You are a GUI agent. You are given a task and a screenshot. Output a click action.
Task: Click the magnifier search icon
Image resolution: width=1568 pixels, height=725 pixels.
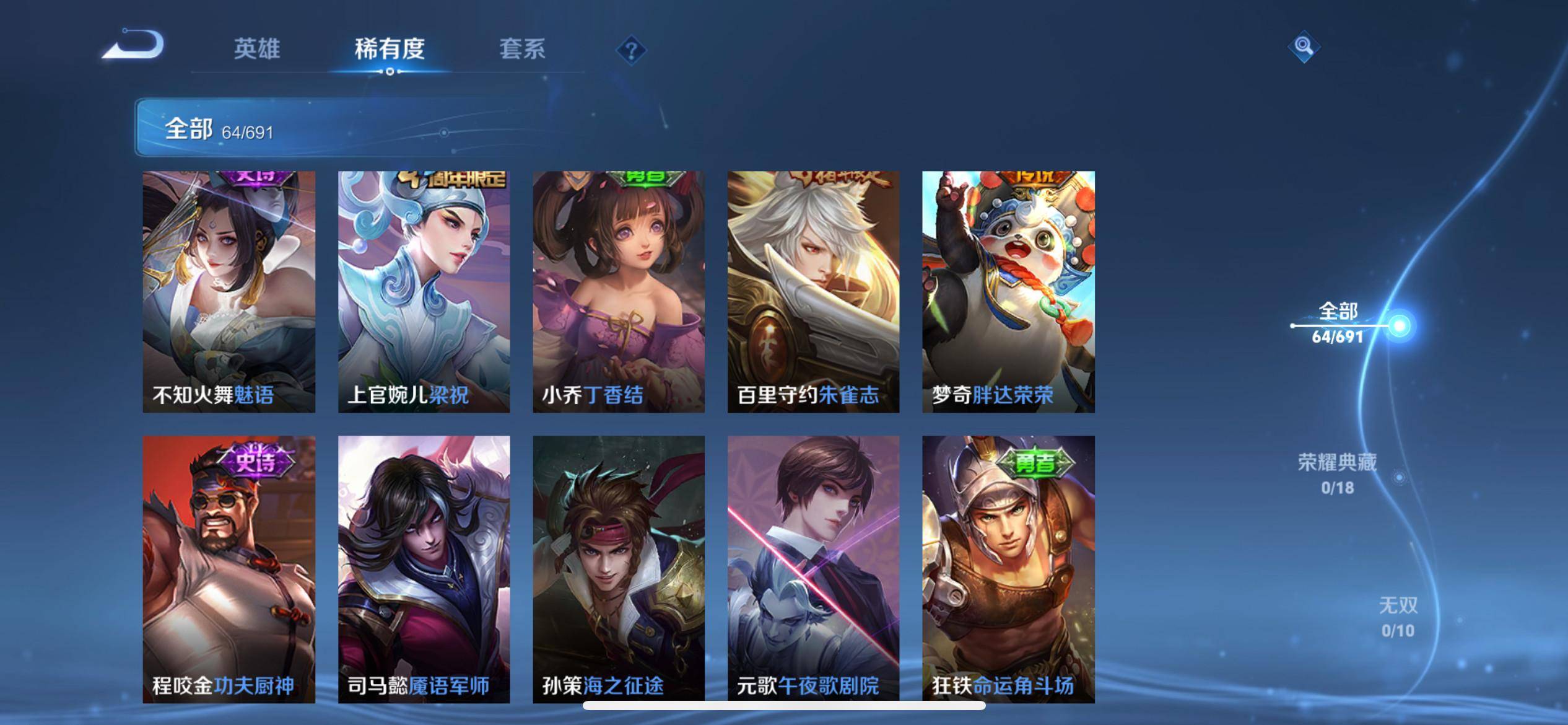click(x=1304, y=46)
